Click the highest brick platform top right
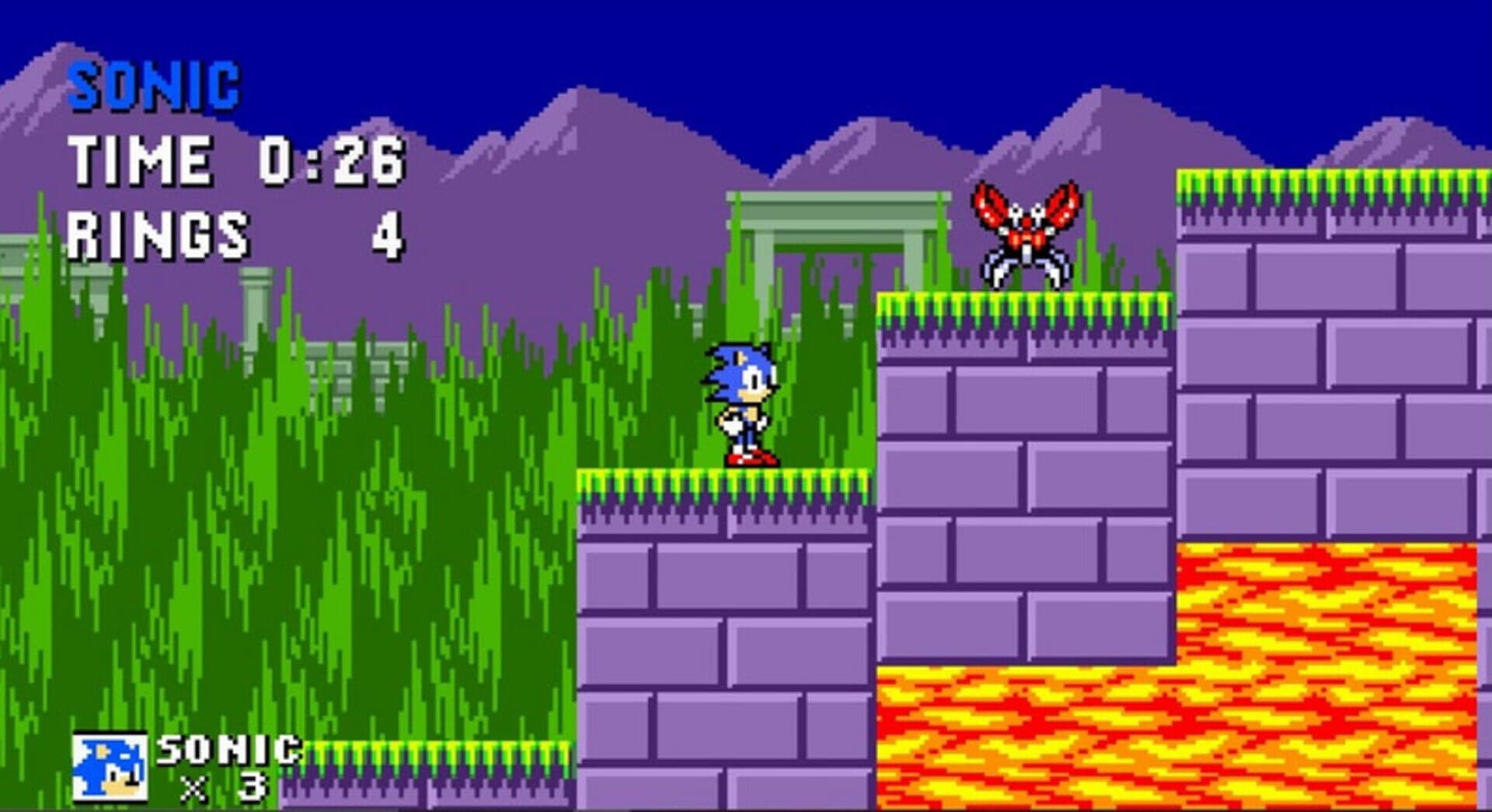This screenshot has height=812, width=1492. (1321, 186)
